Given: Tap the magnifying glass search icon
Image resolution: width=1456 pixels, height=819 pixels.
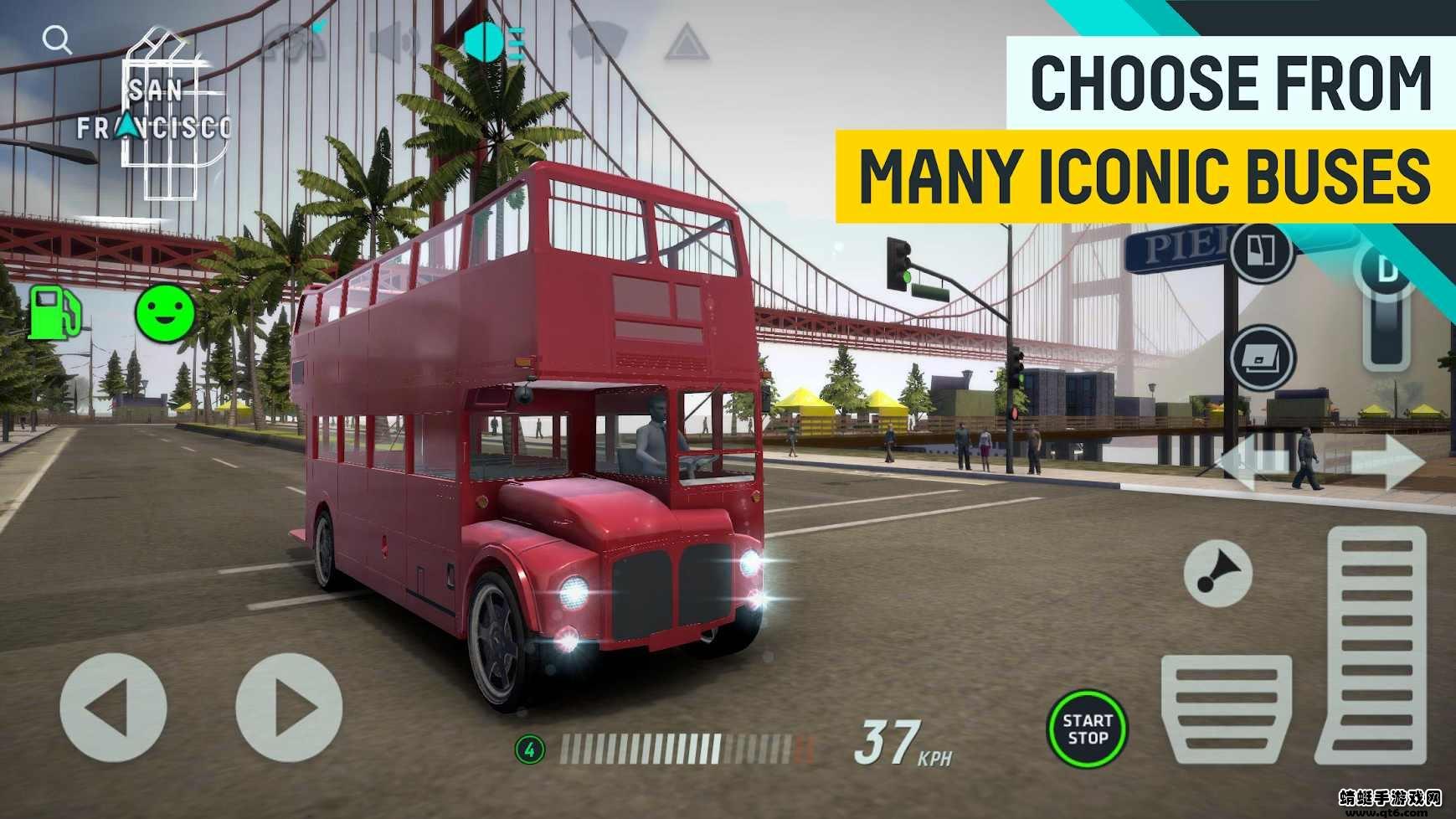Looking at the screenshot, I should tap(57, 39).
